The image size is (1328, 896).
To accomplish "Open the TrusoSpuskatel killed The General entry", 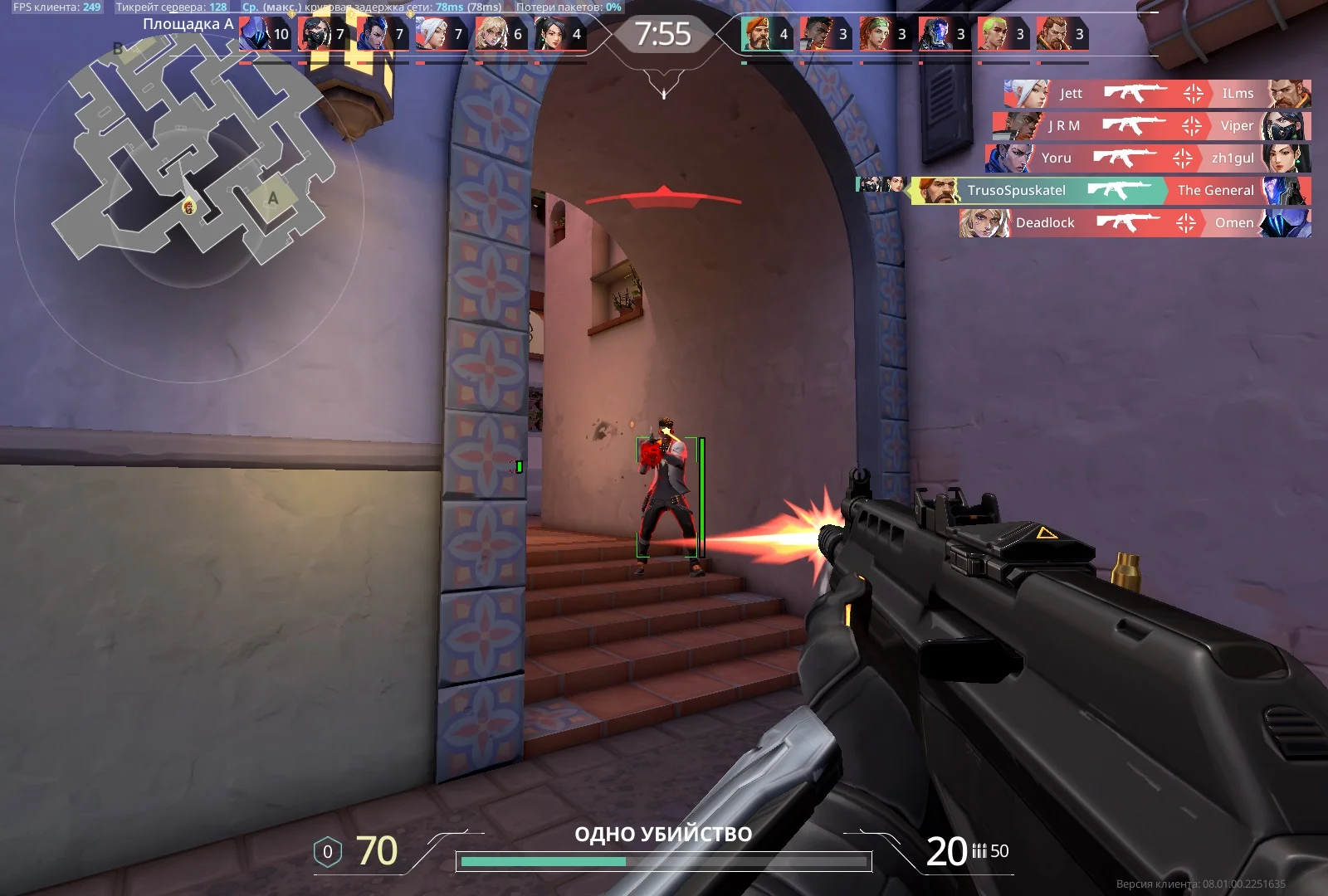I will coord(1111,190).
